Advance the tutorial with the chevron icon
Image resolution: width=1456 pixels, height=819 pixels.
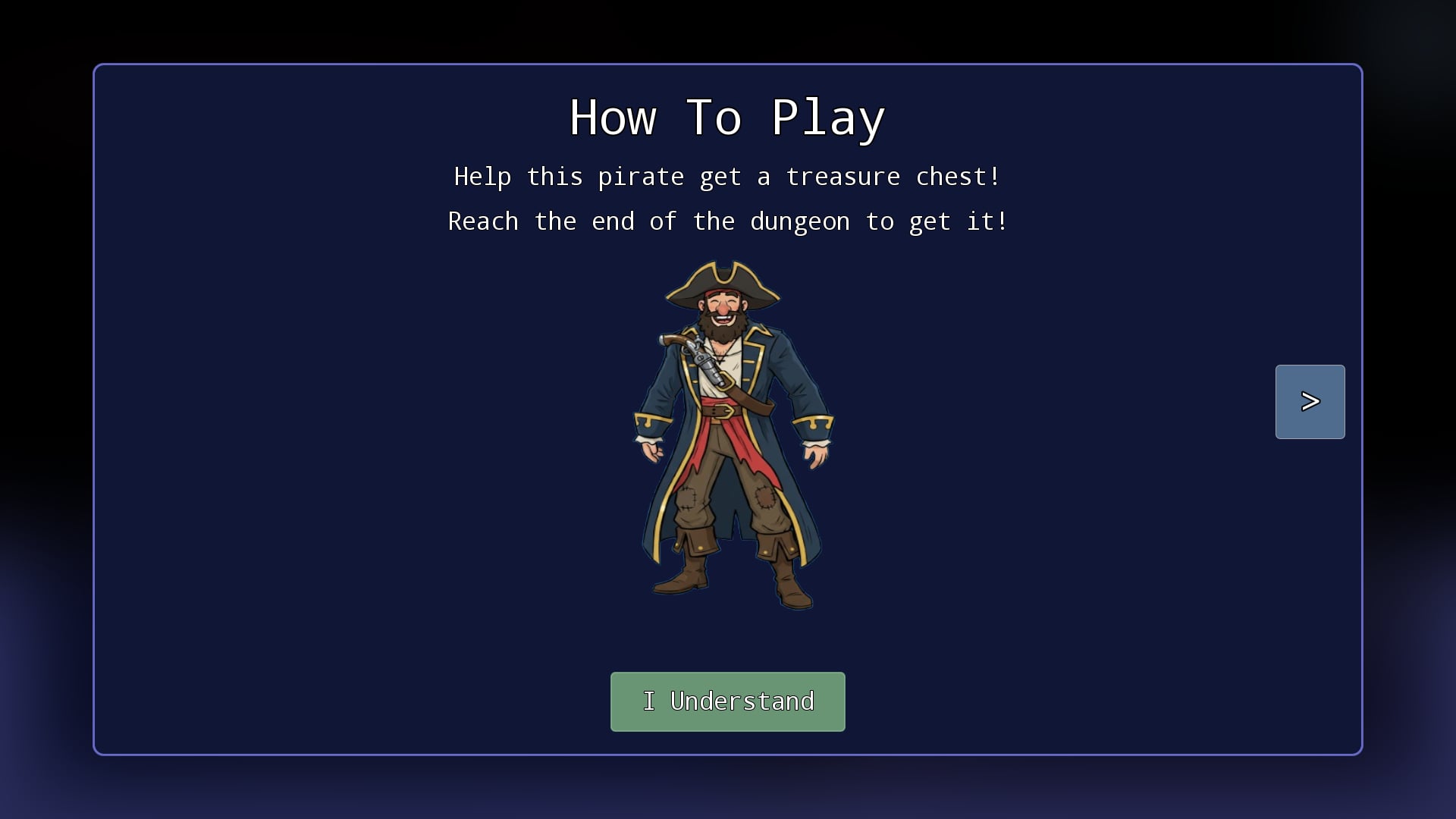1310,401
